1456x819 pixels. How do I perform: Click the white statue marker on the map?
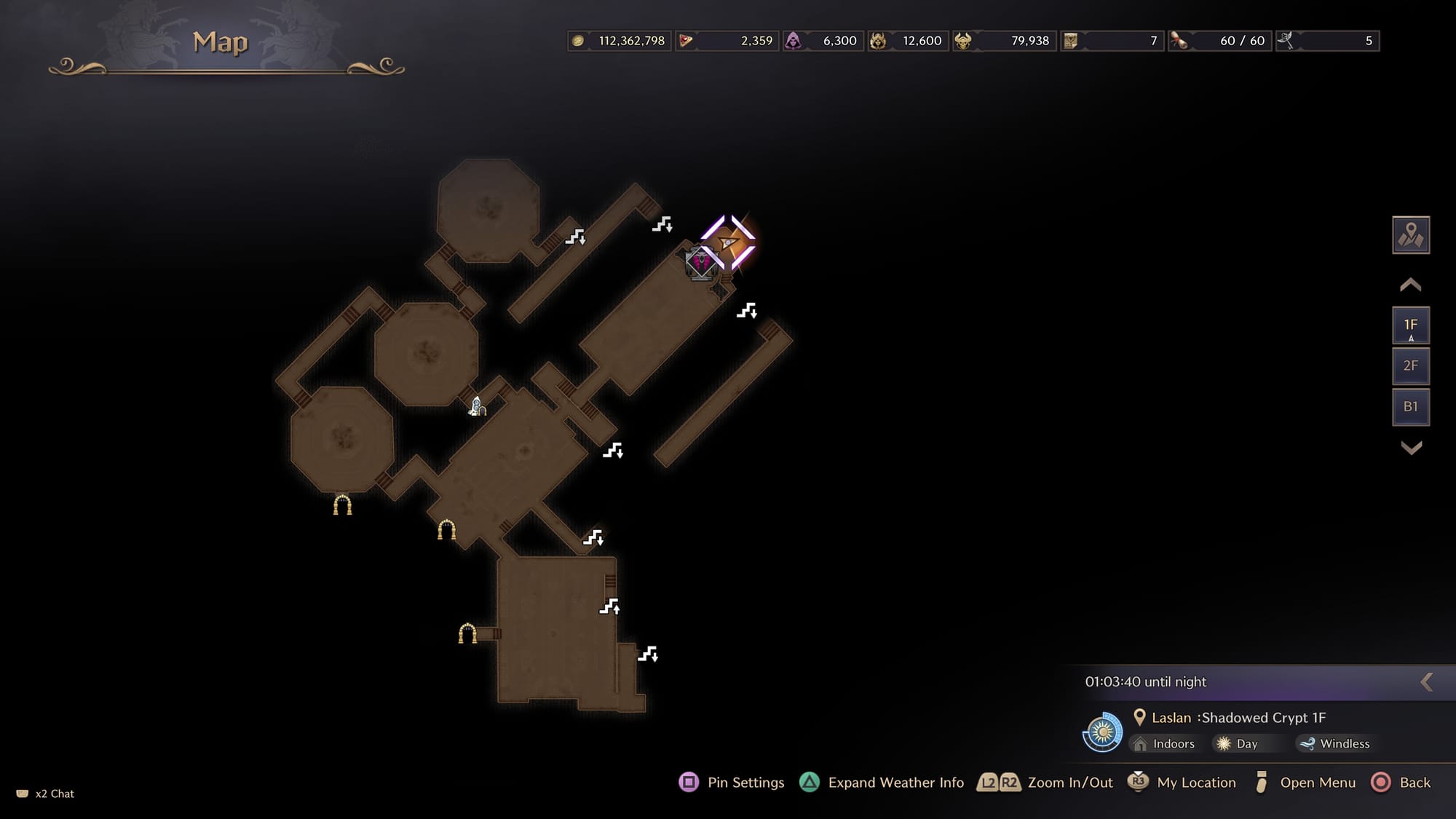click(477, 406)
